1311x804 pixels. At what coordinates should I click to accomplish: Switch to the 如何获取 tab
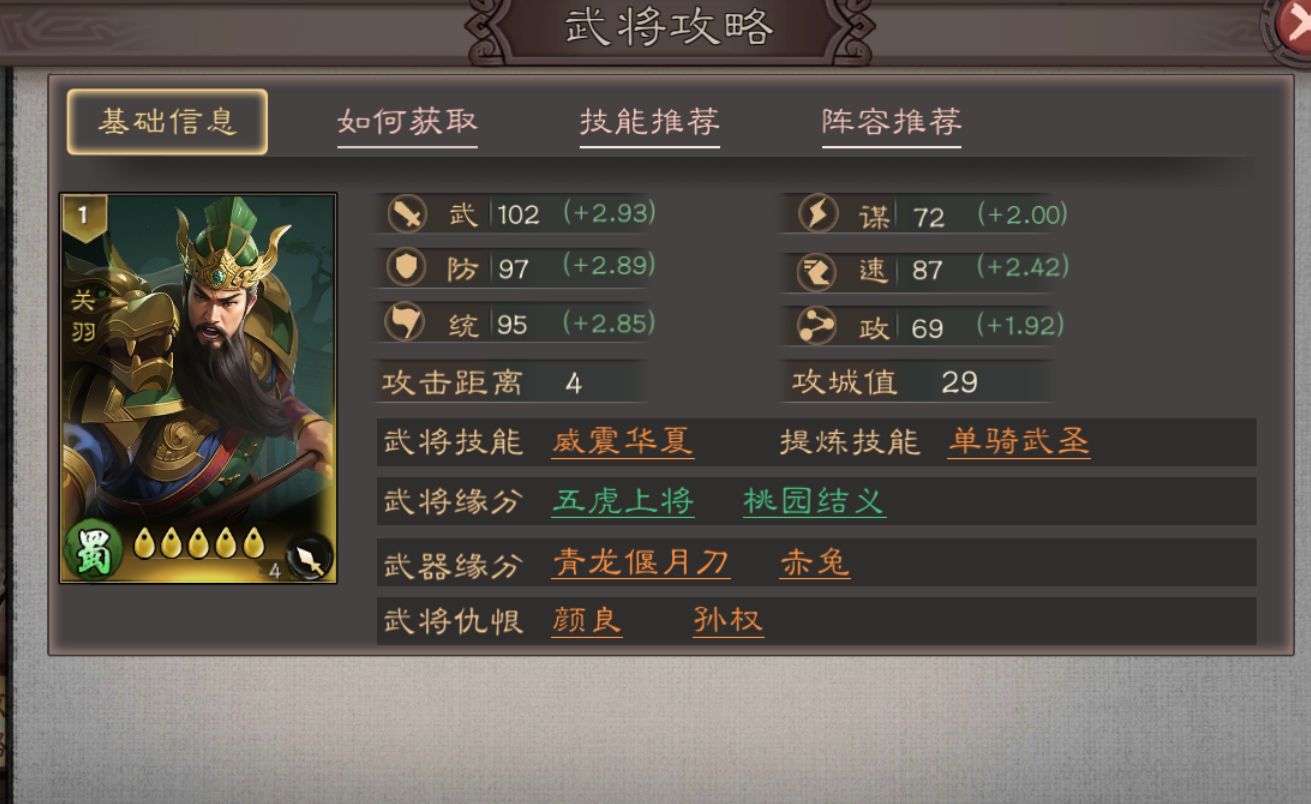(407, 120)
